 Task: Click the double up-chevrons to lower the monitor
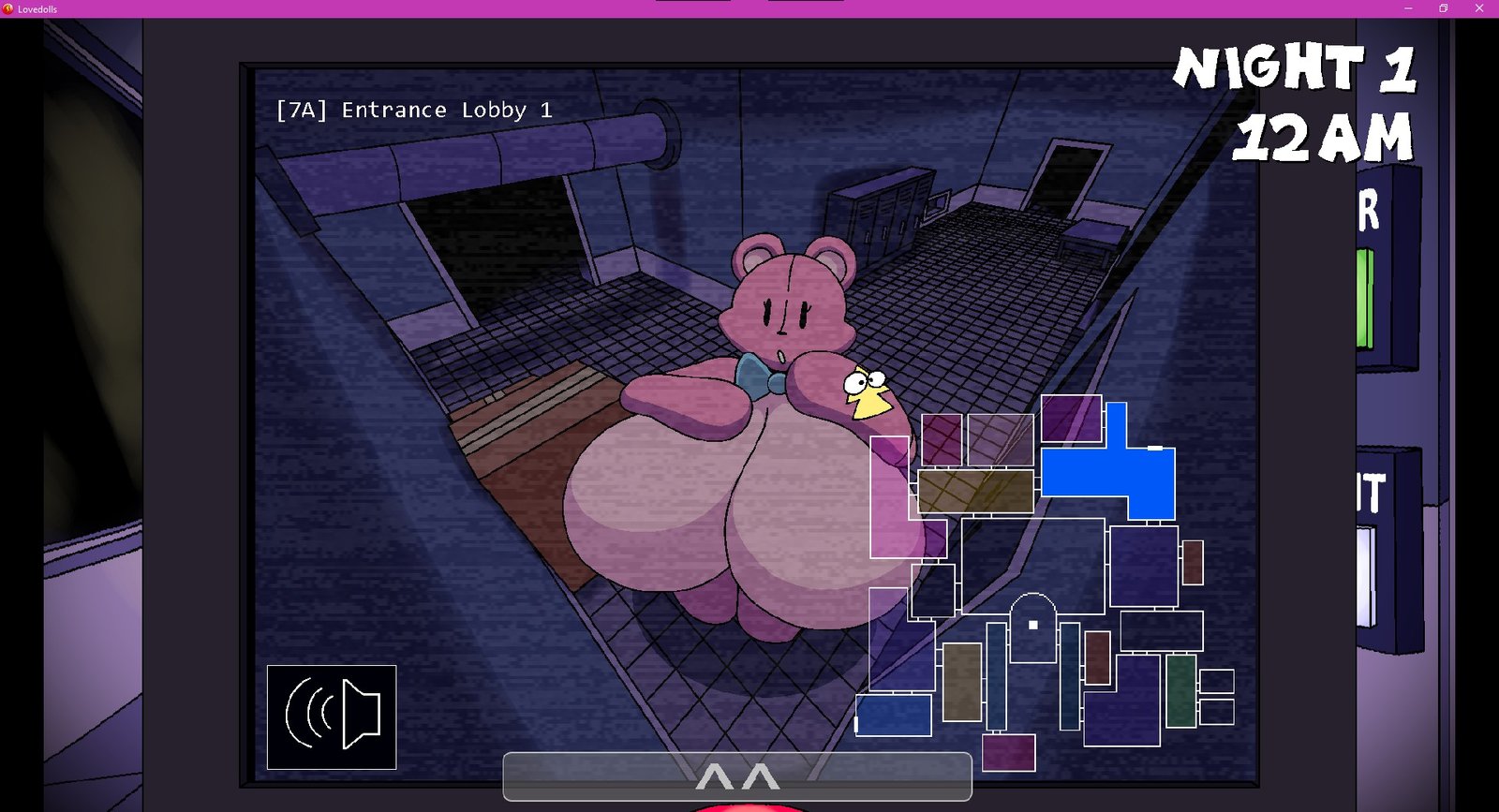point(737,775)
